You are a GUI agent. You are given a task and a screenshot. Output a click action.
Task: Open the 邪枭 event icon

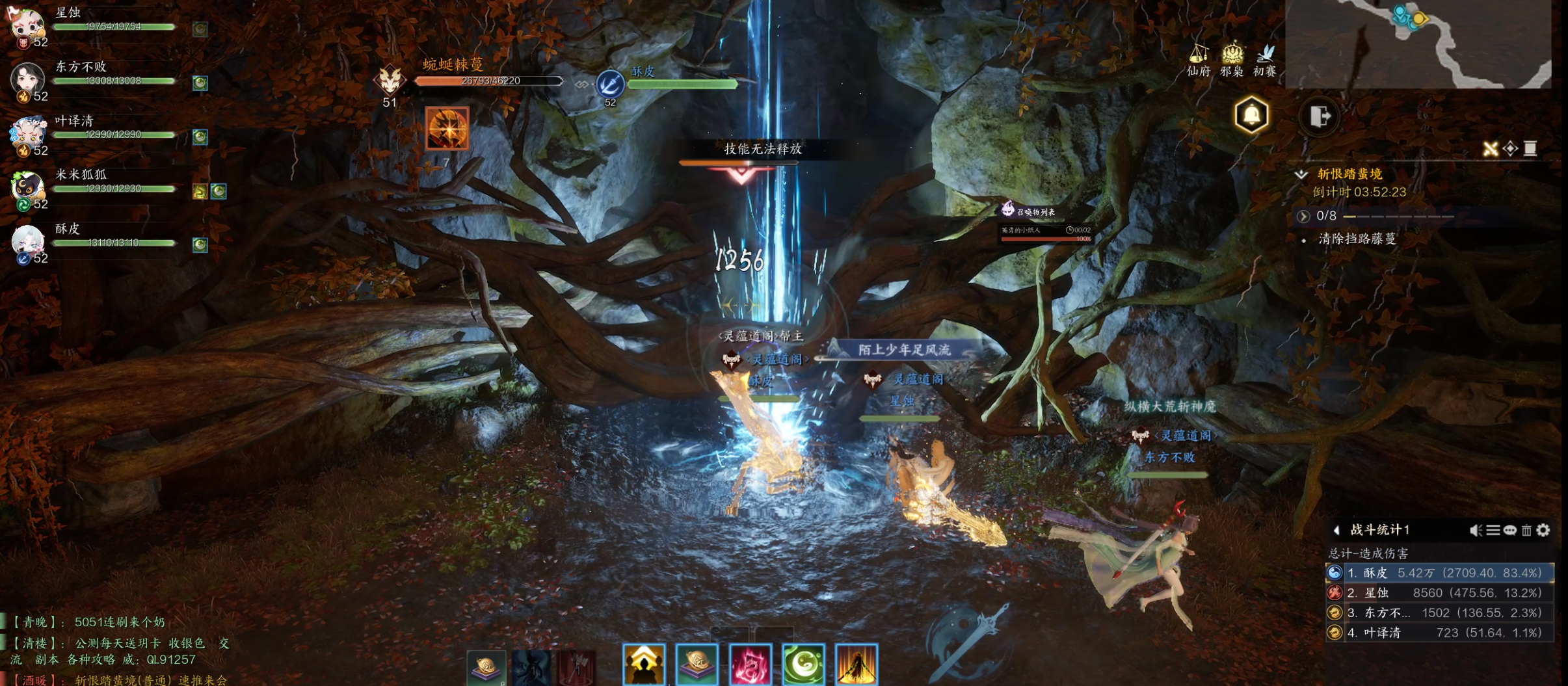[1231, 59]
